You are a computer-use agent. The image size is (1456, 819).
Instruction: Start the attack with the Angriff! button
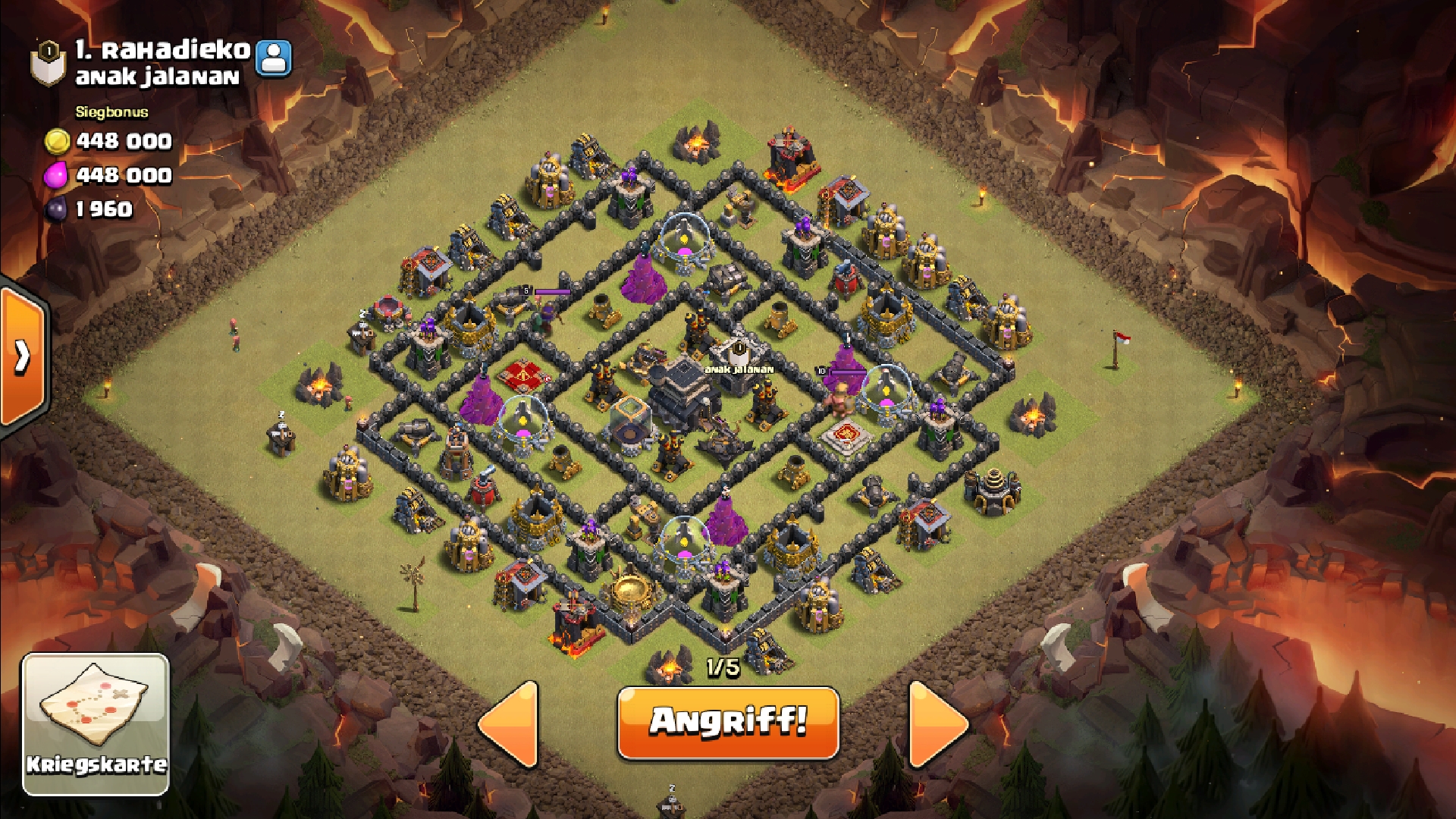pos(728,722)
